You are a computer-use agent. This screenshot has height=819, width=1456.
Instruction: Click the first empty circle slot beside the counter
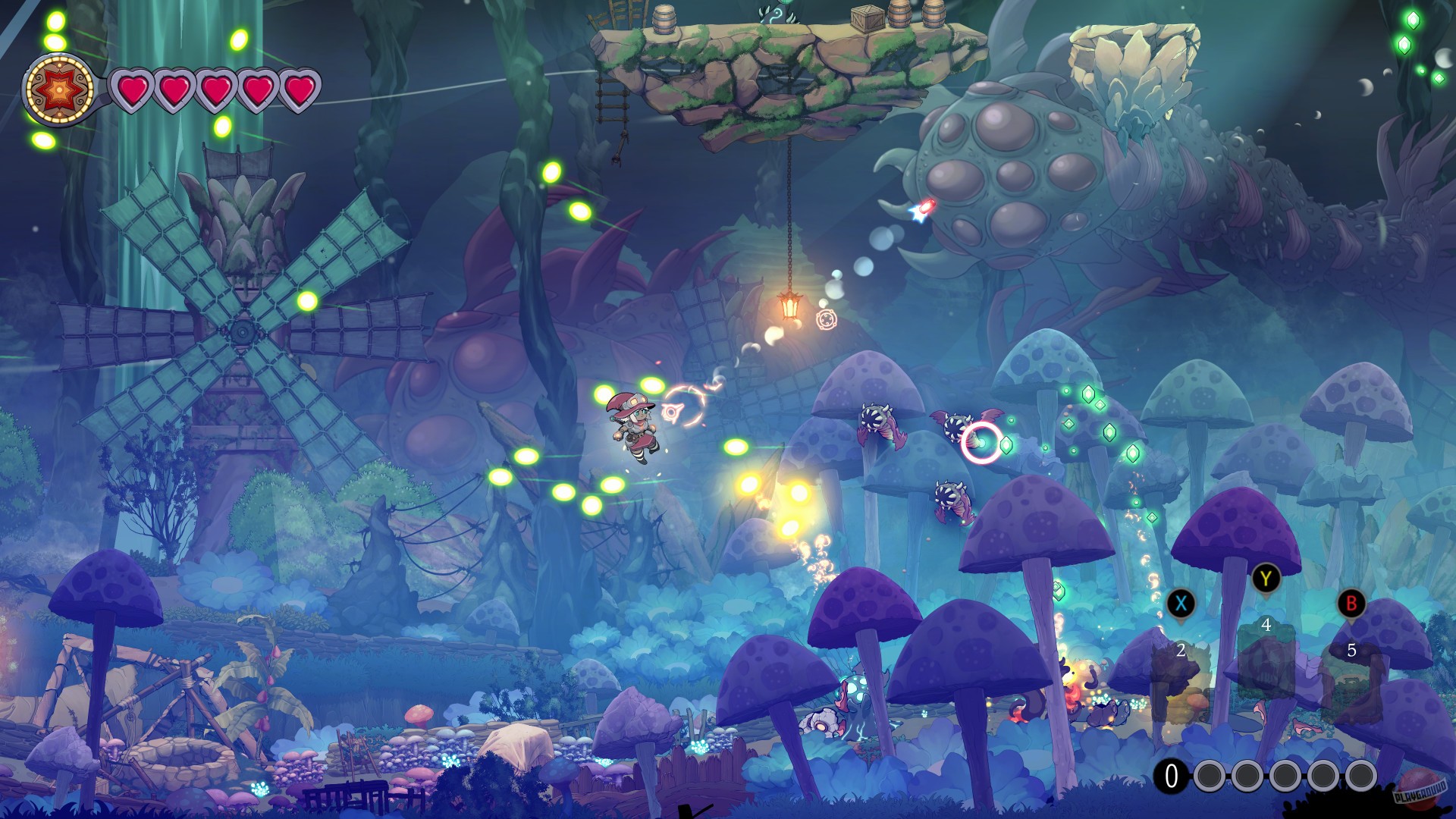[x=1210, y=775]
